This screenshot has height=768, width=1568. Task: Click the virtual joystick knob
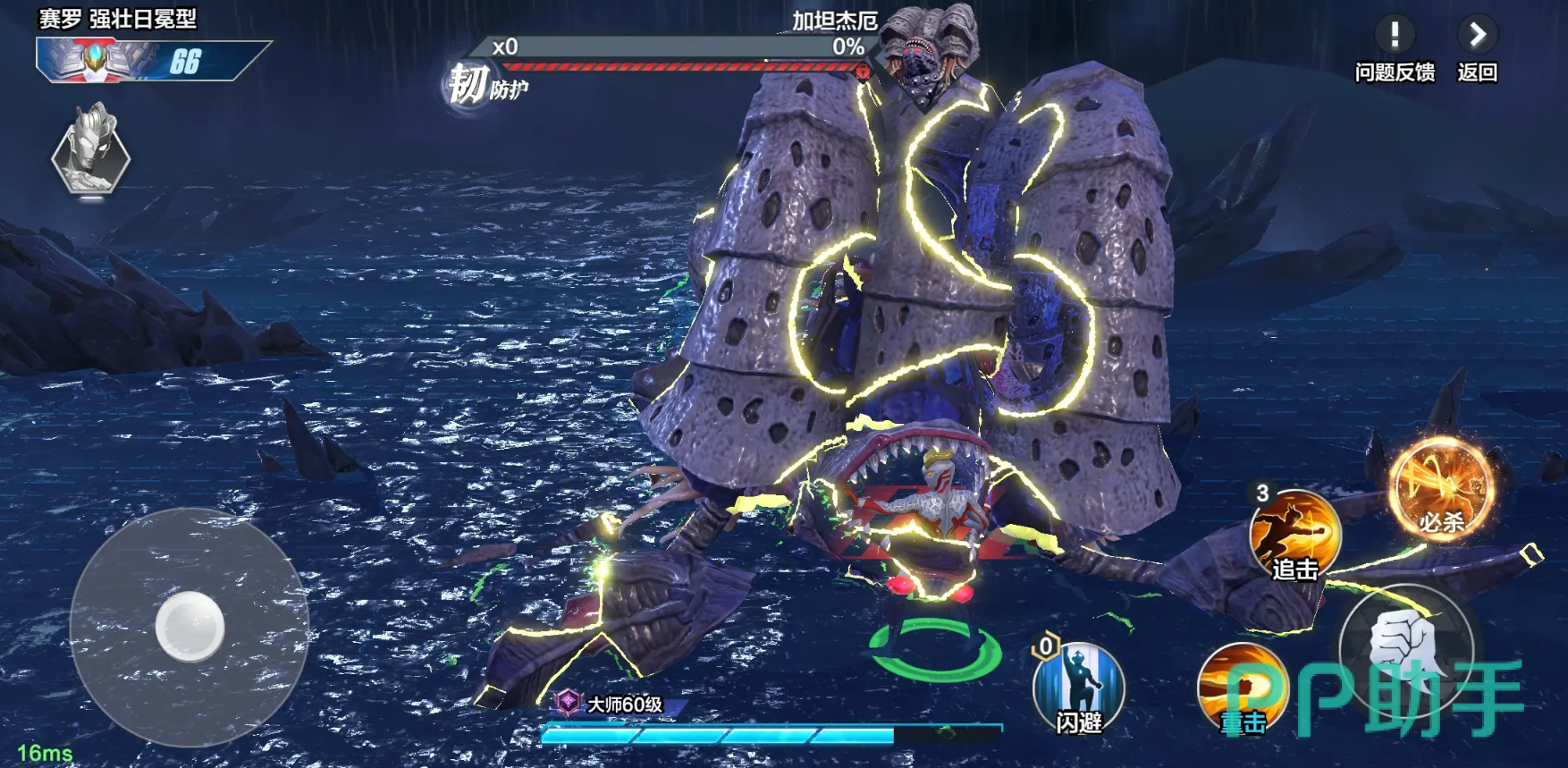190,626
